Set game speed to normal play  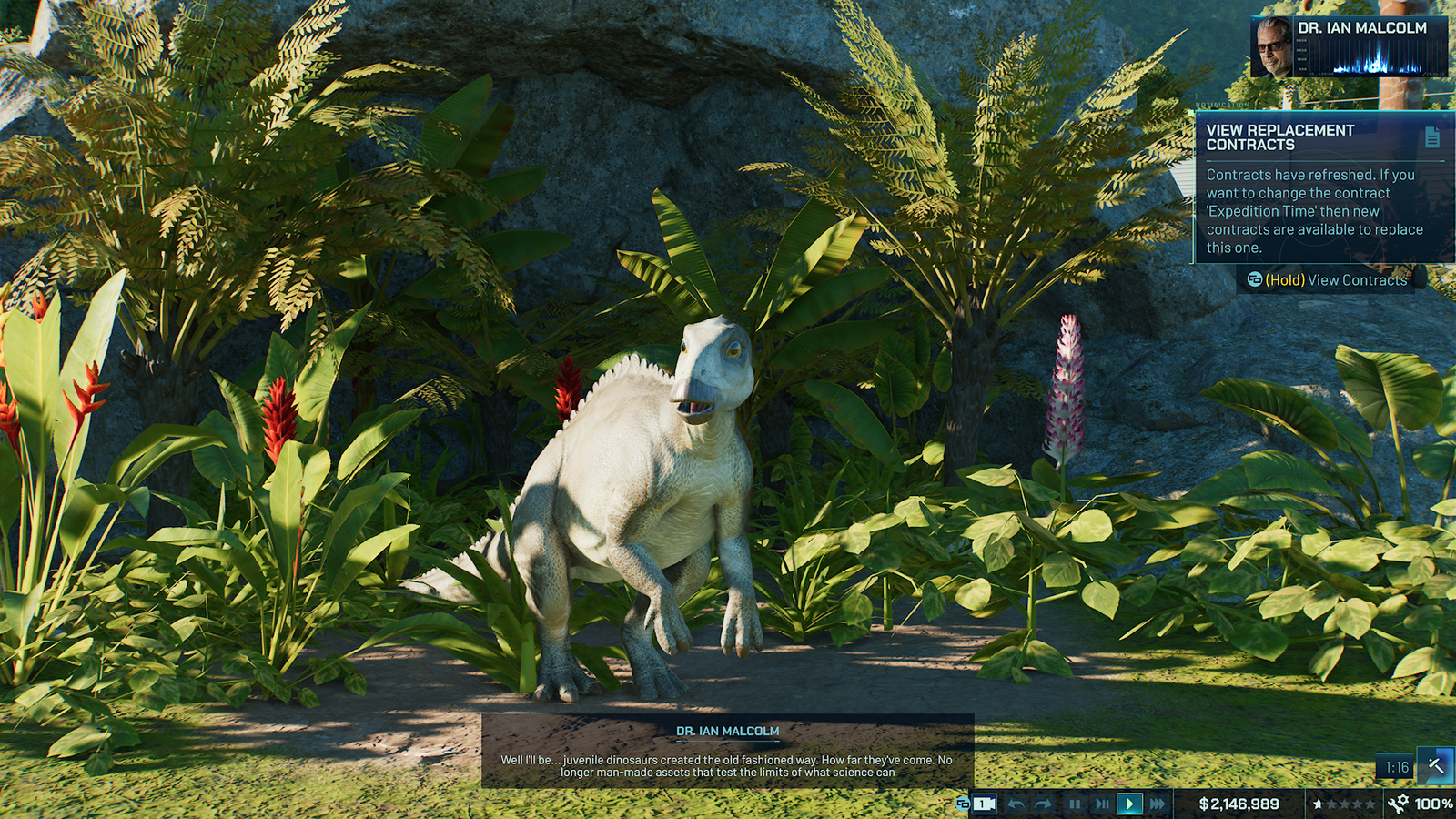coord(1129,804)
